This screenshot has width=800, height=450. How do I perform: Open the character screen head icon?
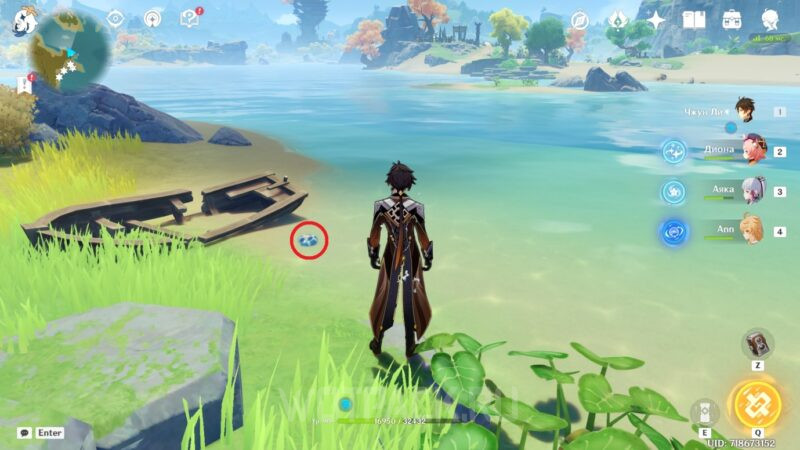[x=770, y=20]
